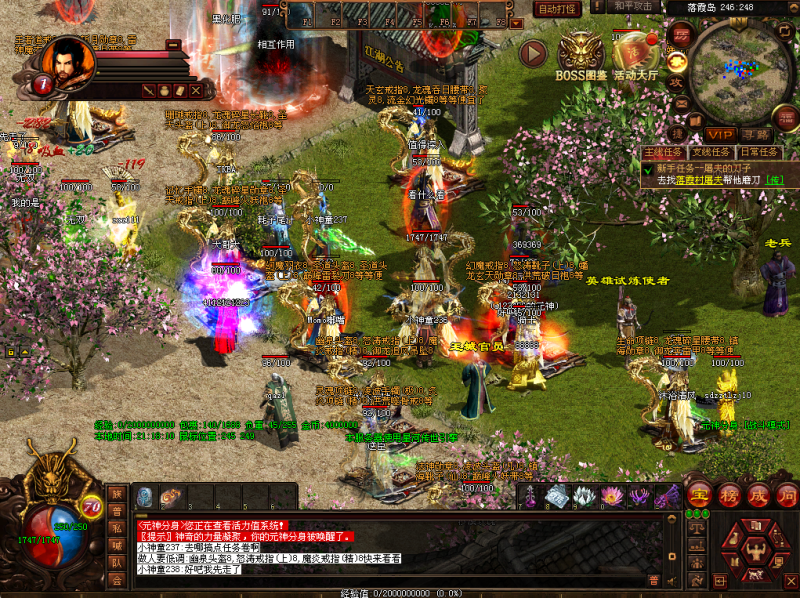
Task: Select the 私 private chat channel
Action: [117, 529]
